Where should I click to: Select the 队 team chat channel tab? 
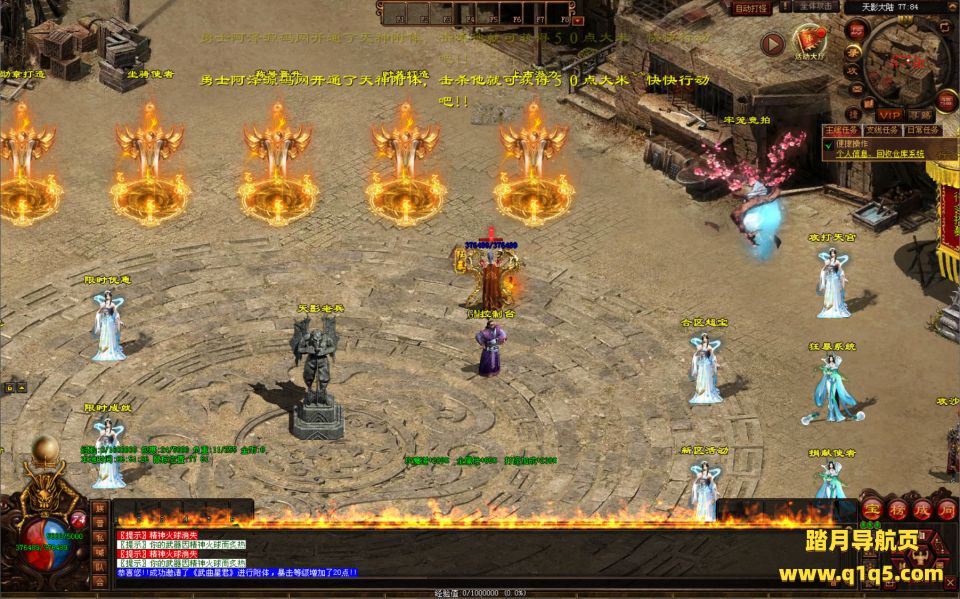point(99,565)
